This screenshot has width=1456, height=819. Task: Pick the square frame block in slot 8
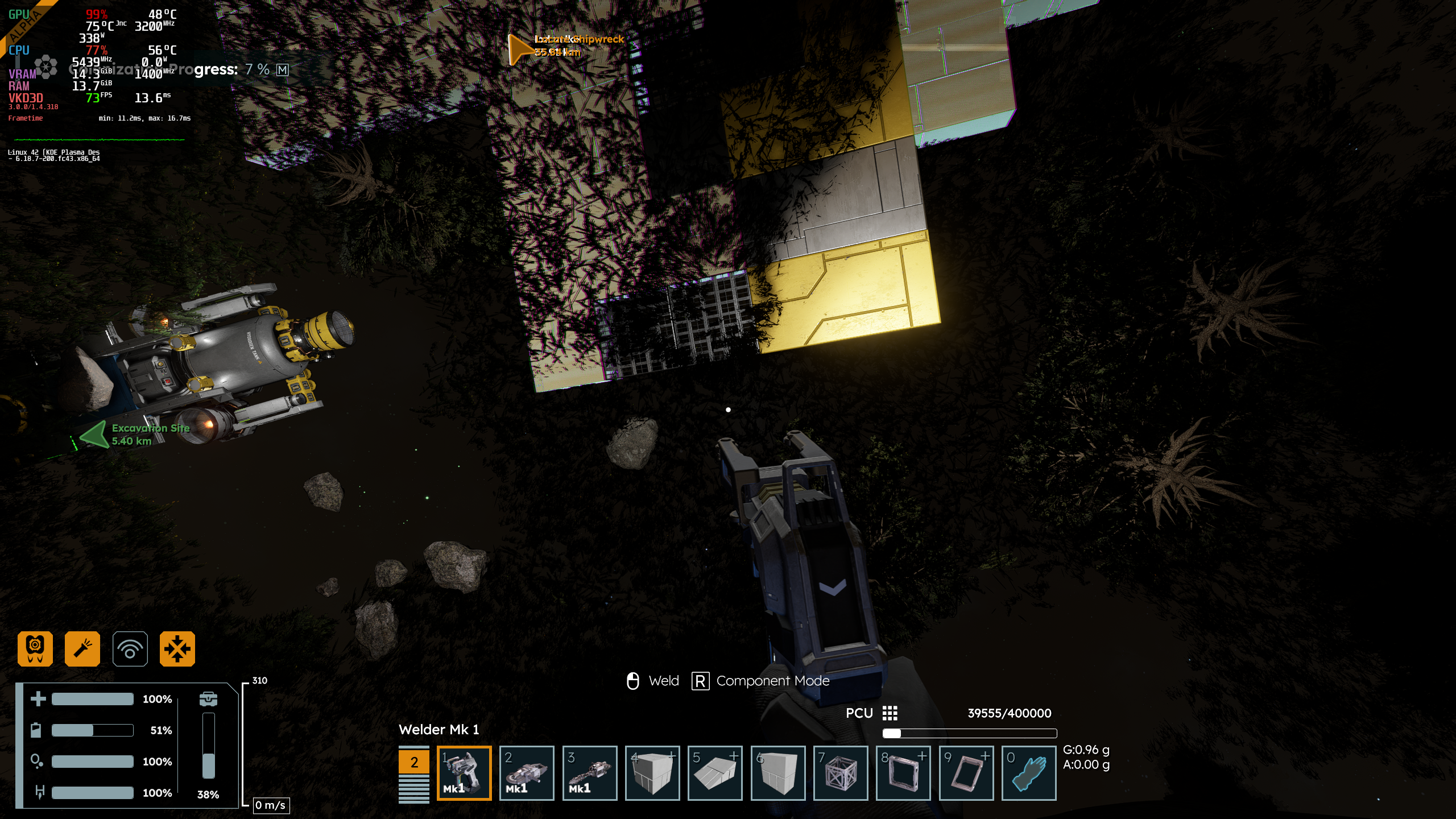pos(903,773)
